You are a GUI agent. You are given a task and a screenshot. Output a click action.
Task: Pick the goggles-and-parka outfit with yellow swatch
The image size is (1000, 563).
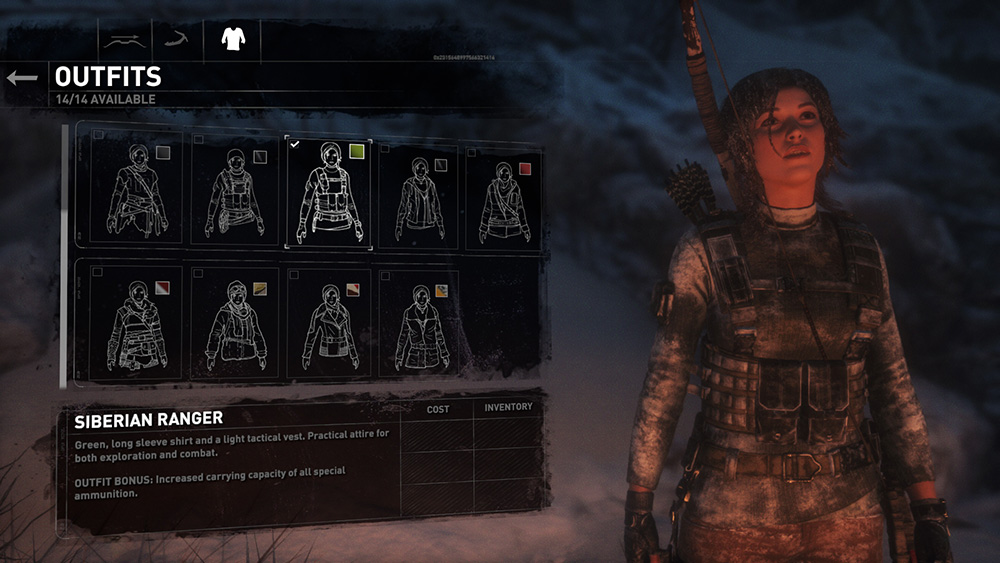click(232, 323)
